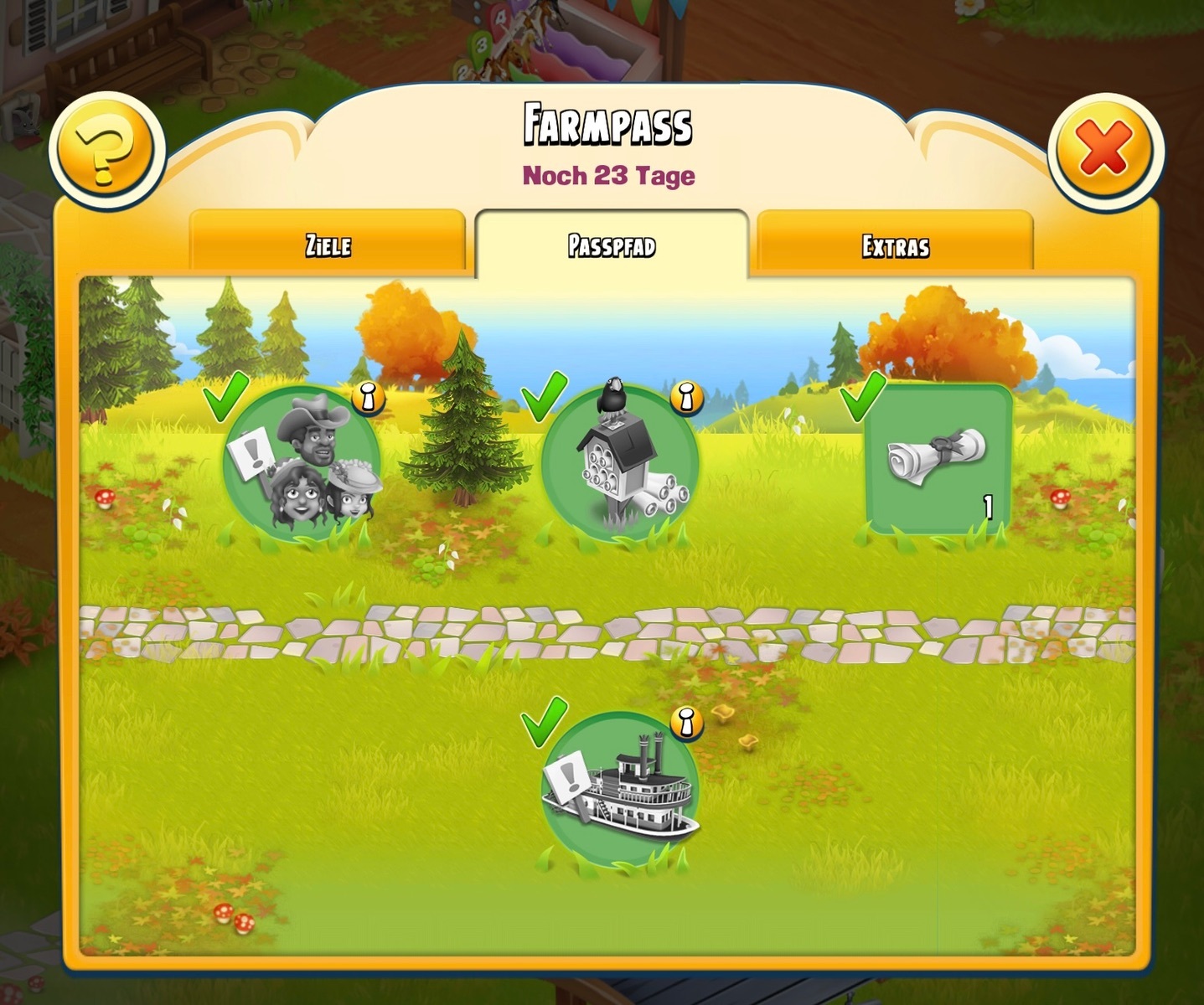1204x1005 pixels.
Task: Select the townspeople visitors reward circle
Action: [303, 465]
